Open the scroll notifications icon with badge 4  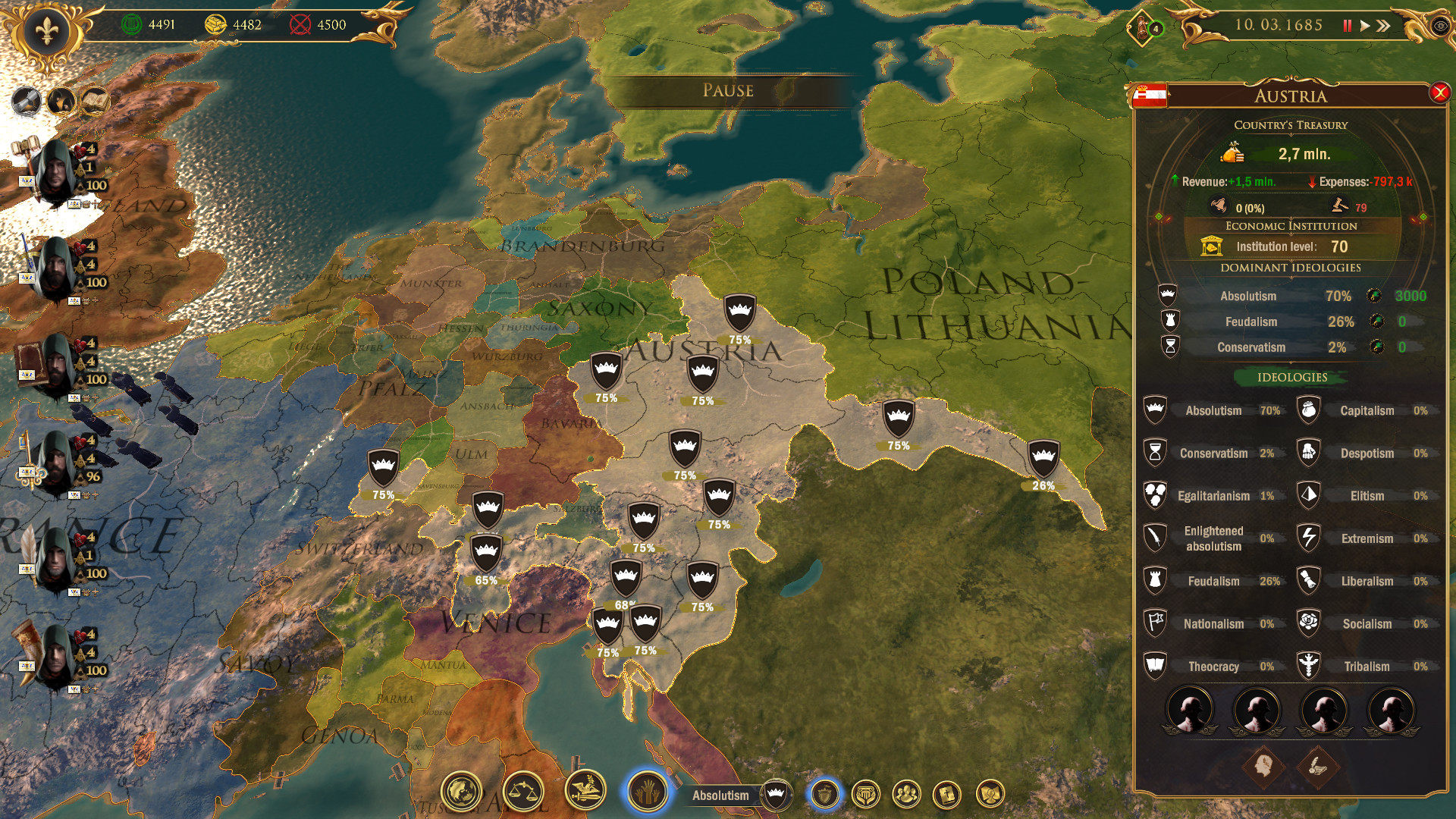tap(1144, 28)
